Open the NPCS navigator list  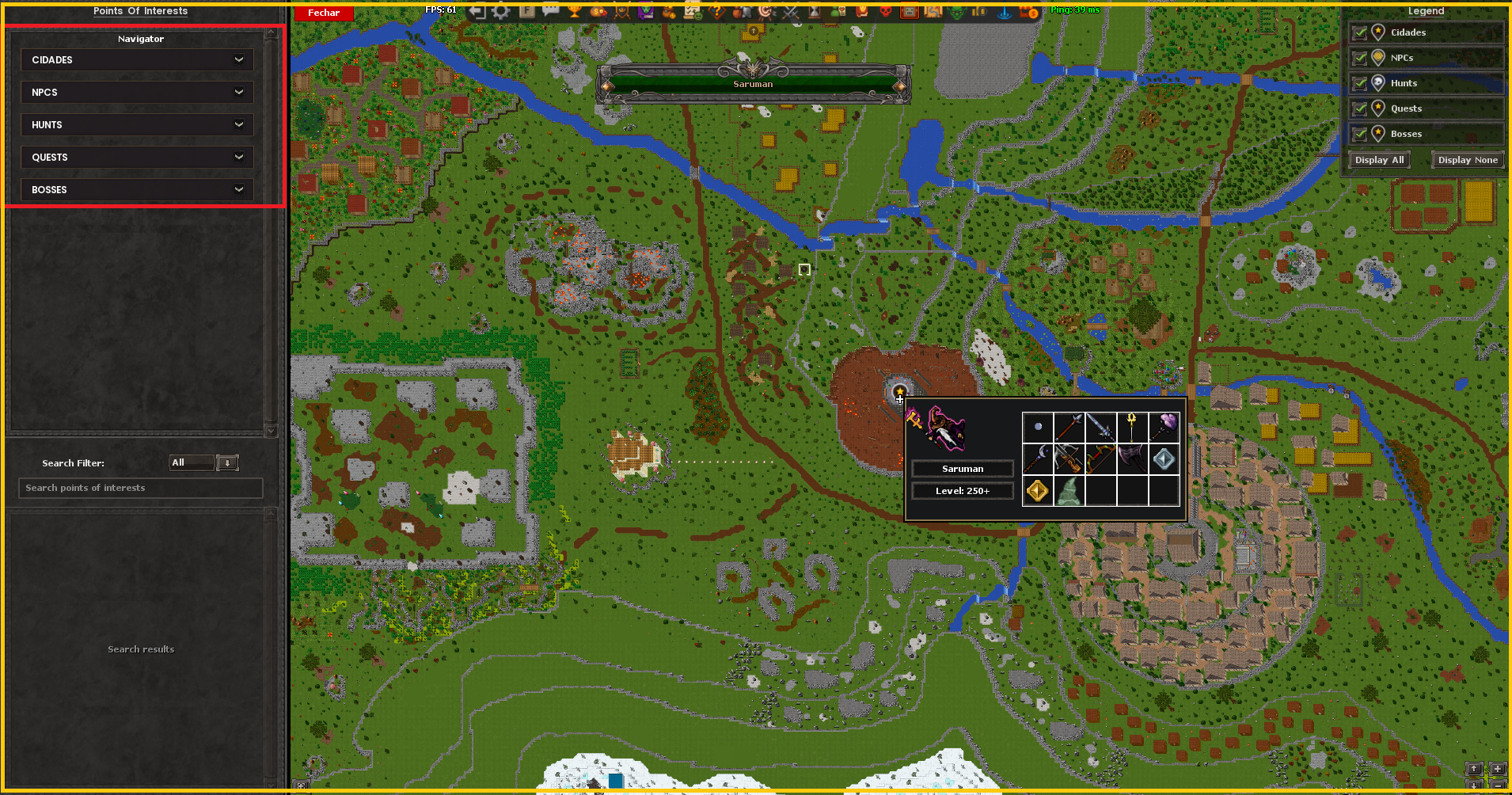click(137, 93)
